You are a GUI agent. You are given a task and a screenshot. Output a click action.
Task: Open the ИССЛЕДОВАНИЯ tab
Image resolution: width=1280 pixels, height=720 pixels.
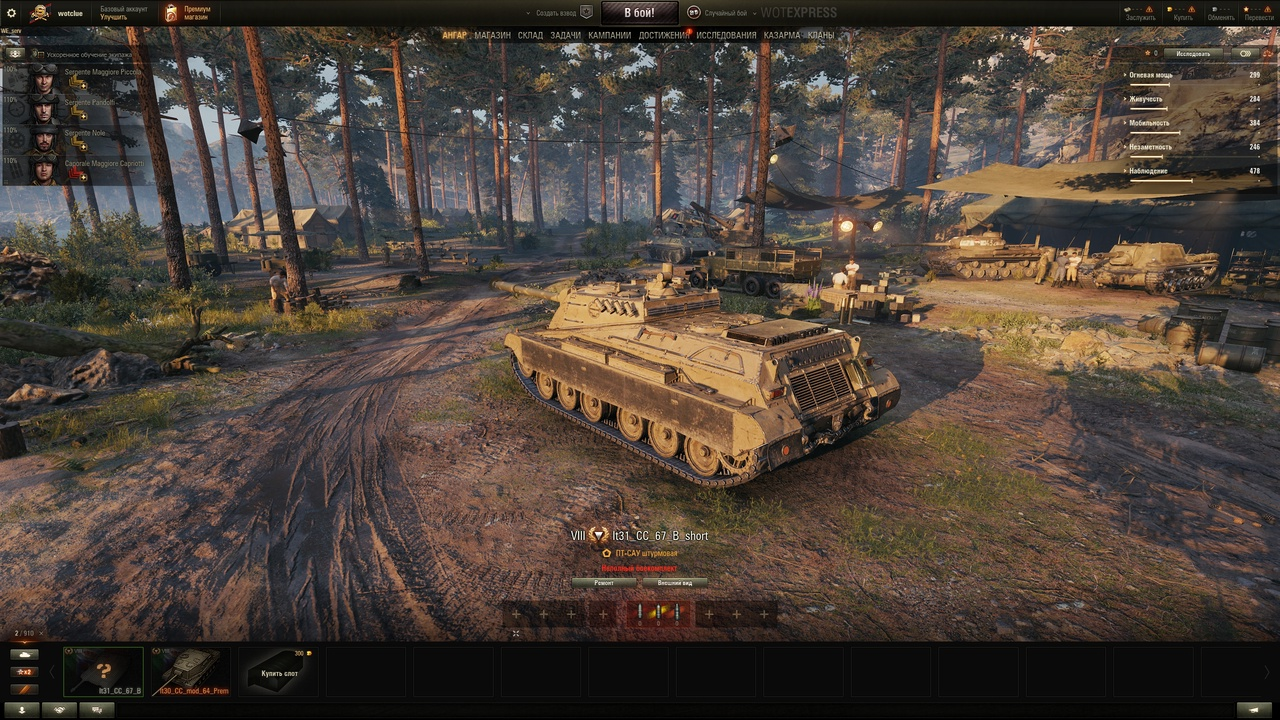(x=727, y=36)
